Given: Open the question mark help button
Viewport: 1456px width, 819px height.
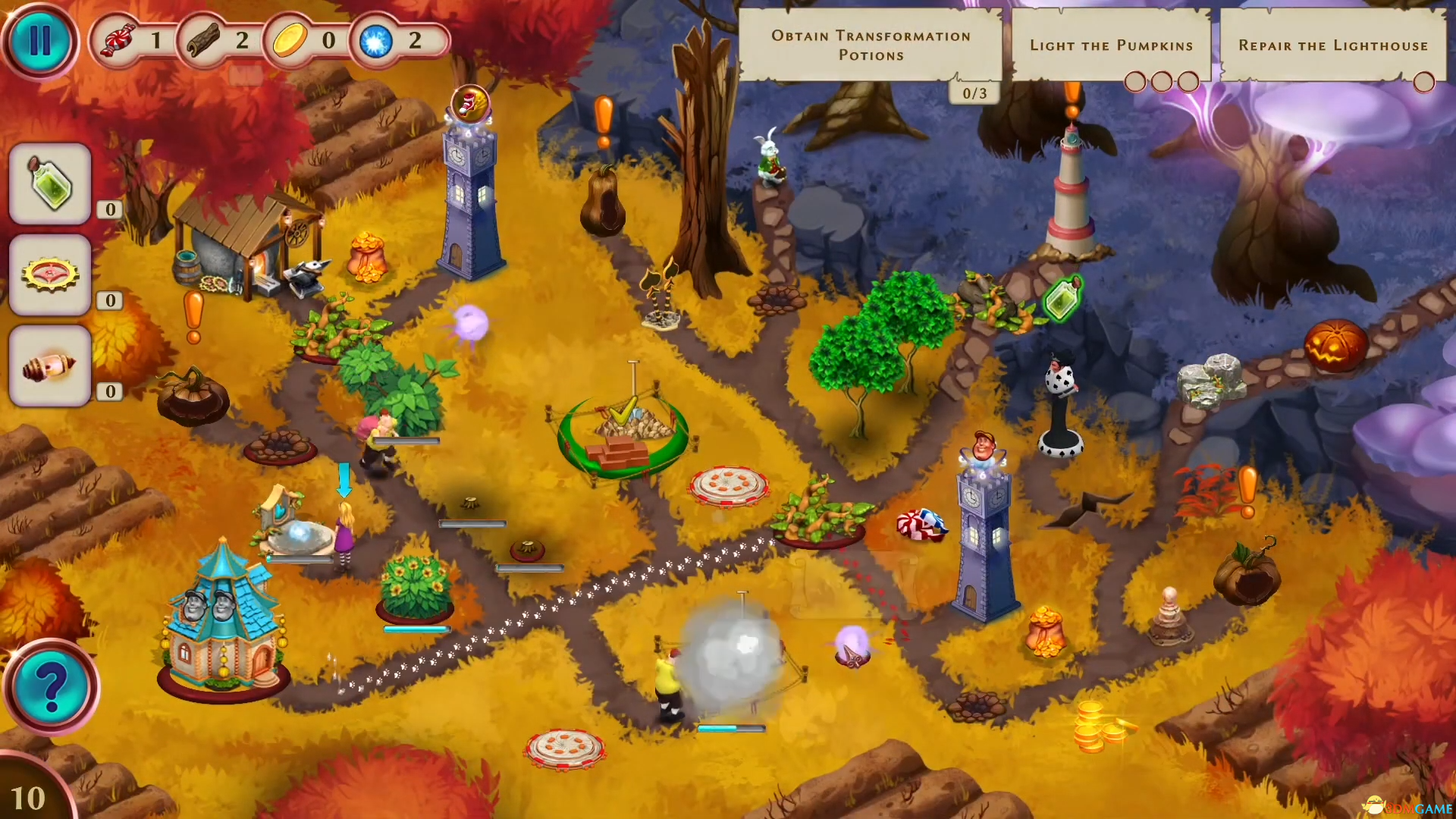Looking at the screenshot, I should click(51, 688).
